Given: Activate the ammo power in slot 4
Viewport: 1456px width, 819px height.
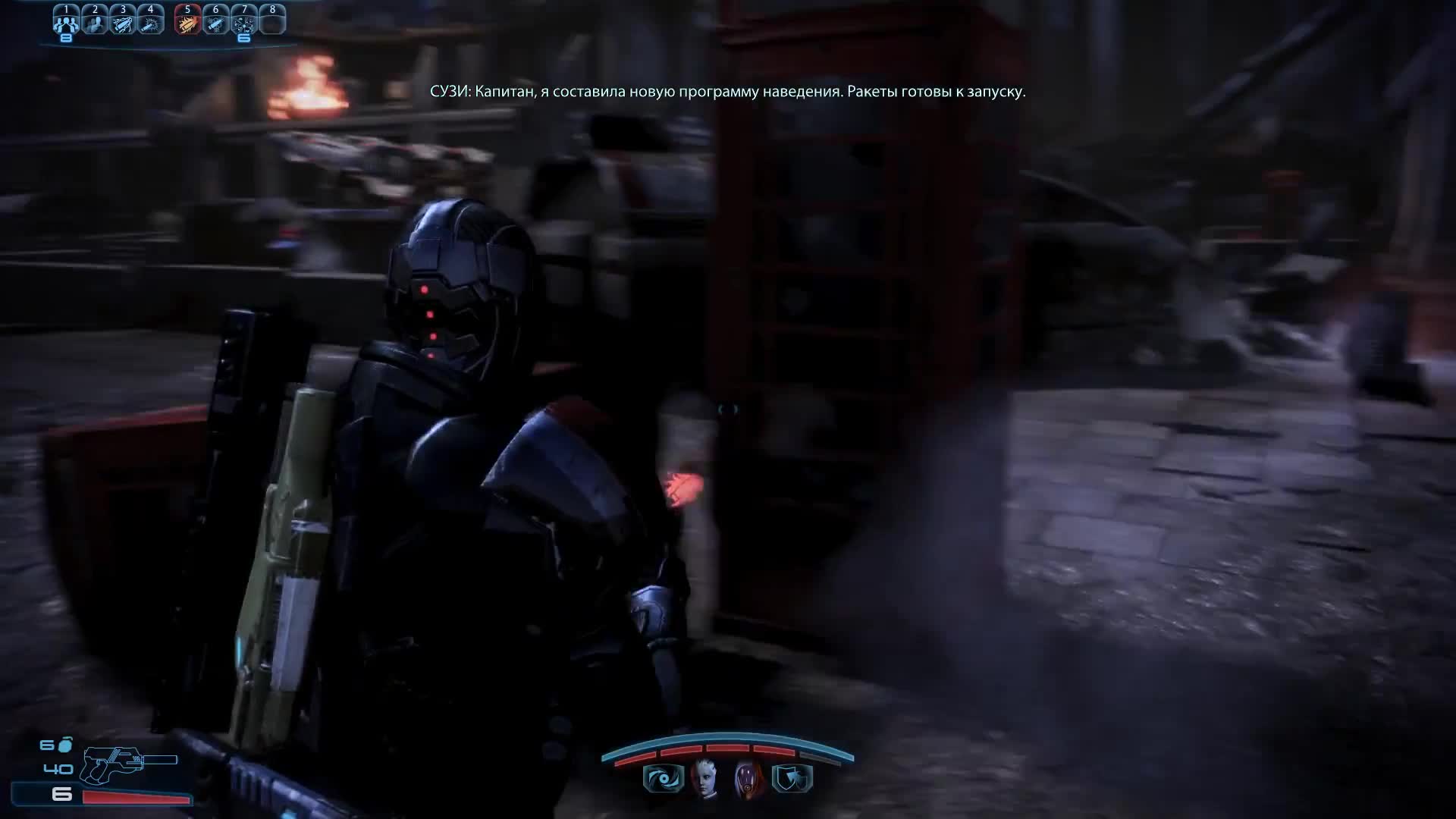Looking at the screenshot, I should pos(150,23).
